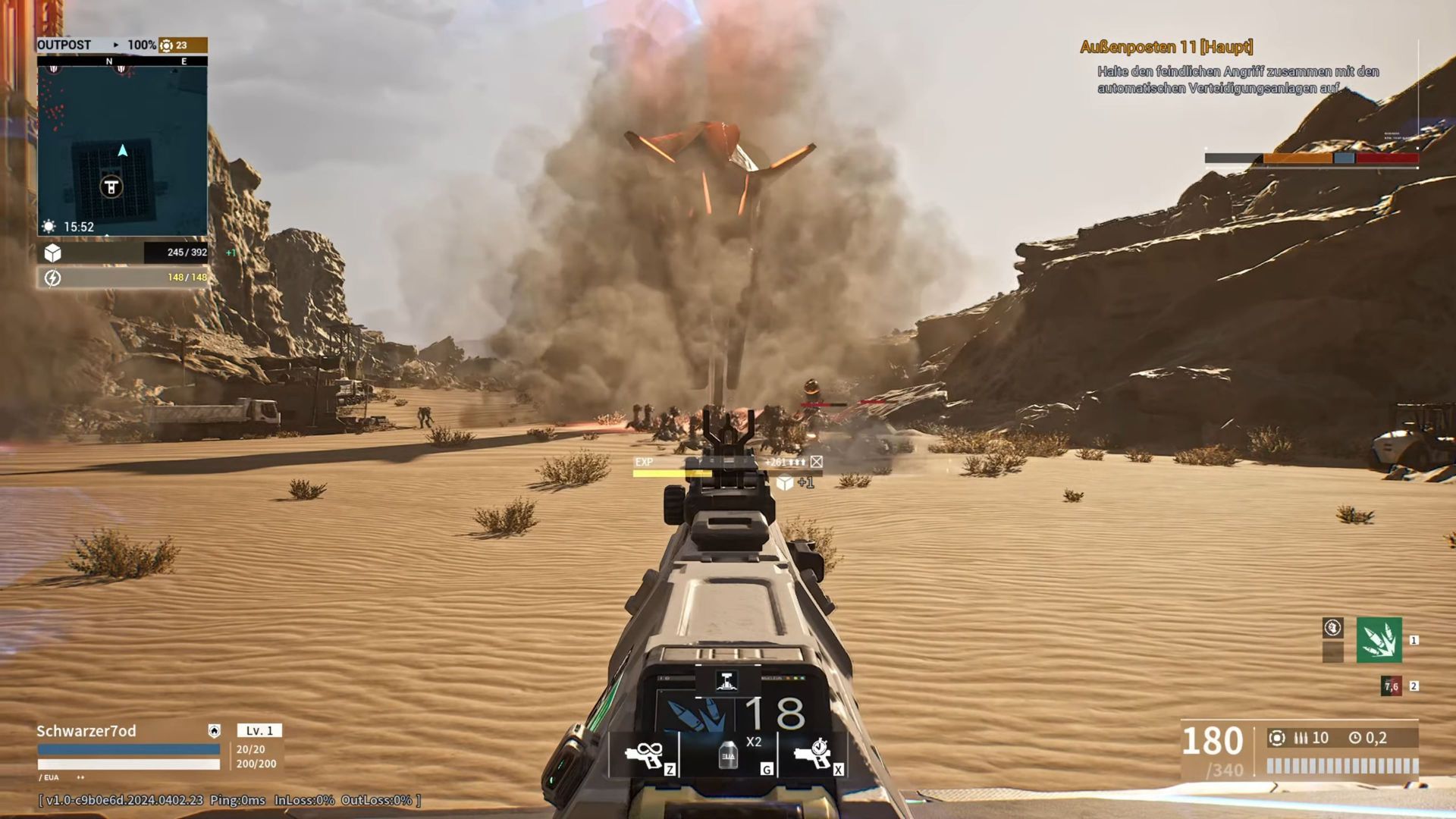Image resolution: width=1456 pixels, height=819 pixels.
Task: Switch to the 7,6 ammo weapon slot
Action: coord(1392,686)
